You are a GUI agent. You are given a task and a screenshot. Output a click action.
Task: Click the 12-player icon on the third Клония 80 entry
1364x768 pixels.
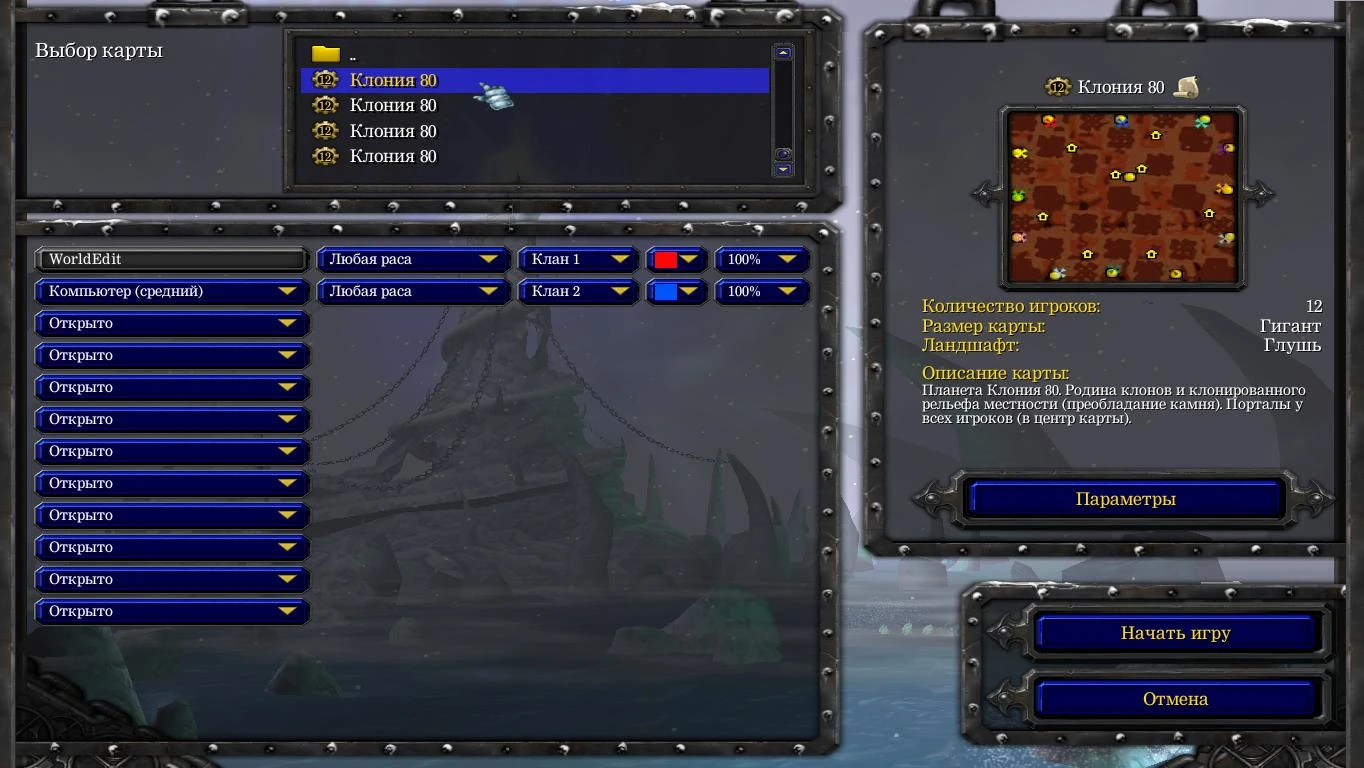tap(325, 131)
